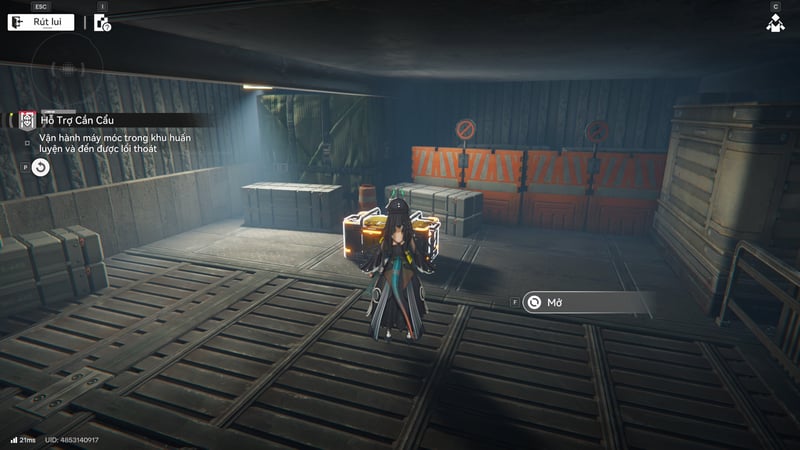Open the character icon in the top corner
Screen dimensions: 800x450
coord(775,22)
